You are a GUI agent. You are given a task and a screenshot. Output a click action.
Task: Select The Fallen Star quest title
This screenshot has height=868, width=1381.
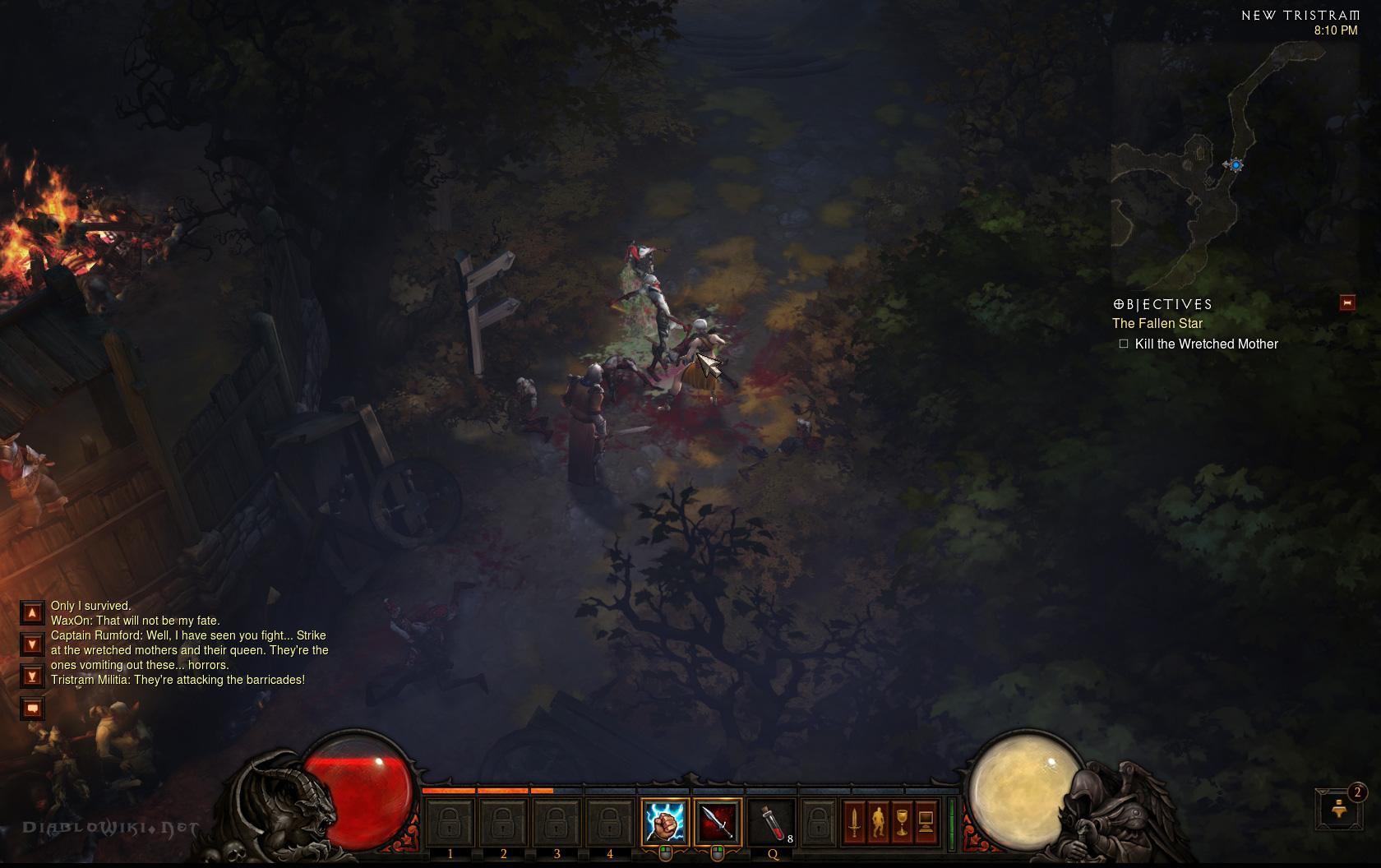tap(1157, 324)
